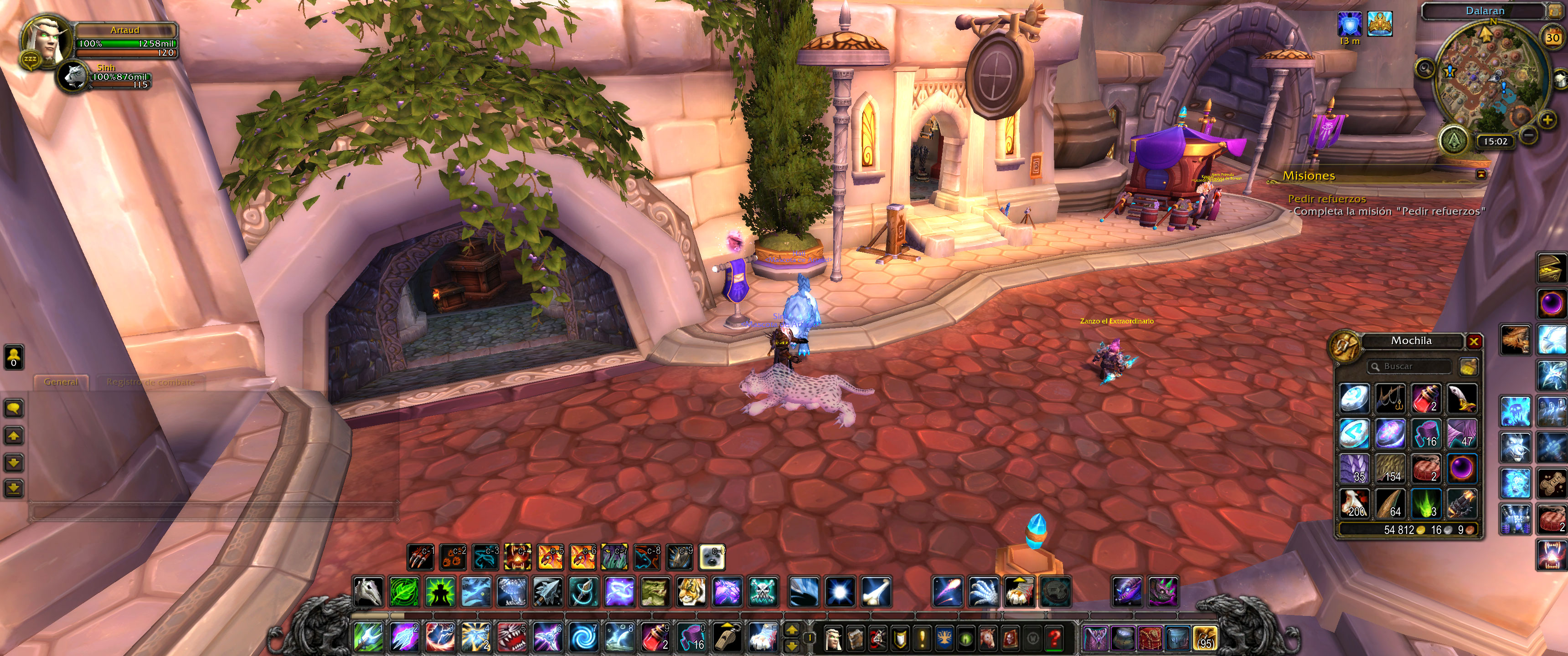This screenshot has height=656, width=1568.
Task: Use the blue swirl ability in slot 7
Action: [x=584, y=637]
